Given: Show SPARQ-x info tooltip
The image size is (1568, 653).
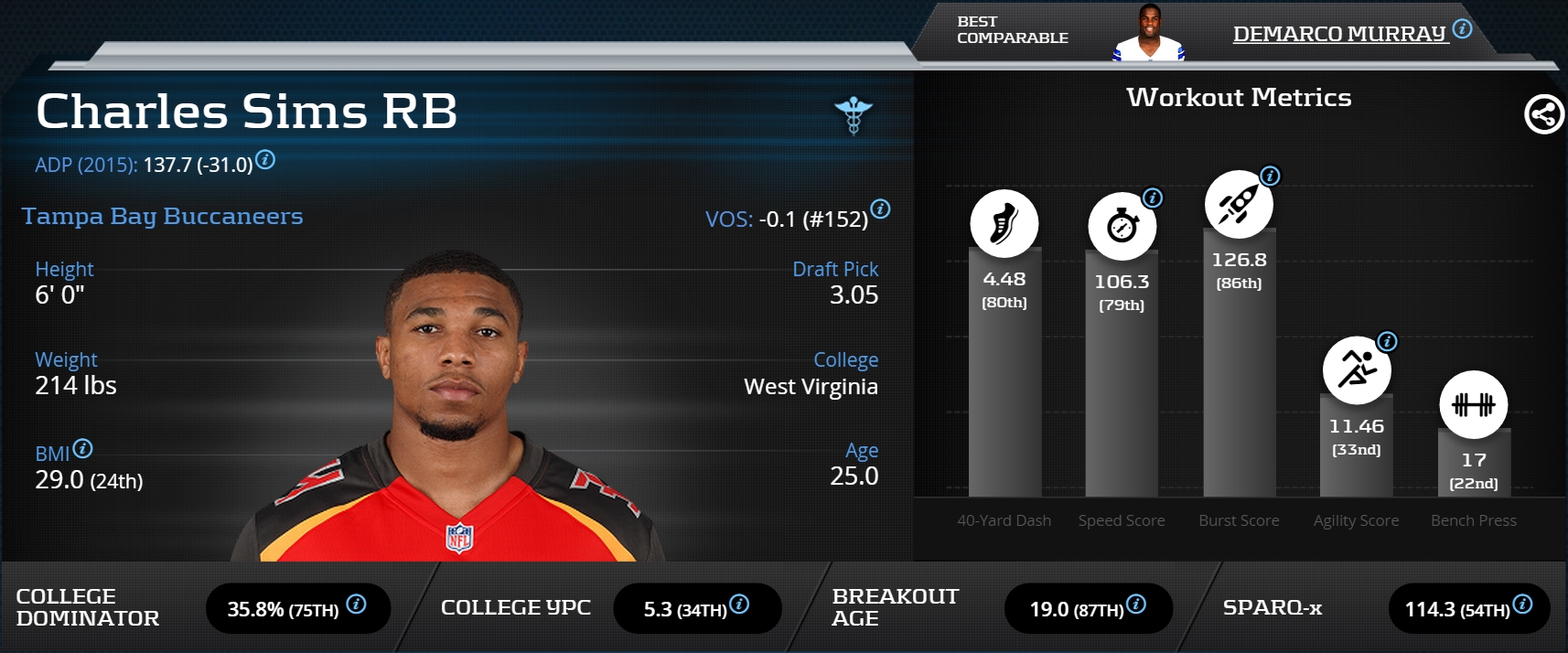Looking at the screenshot, I should click(x=1522, y=604).
